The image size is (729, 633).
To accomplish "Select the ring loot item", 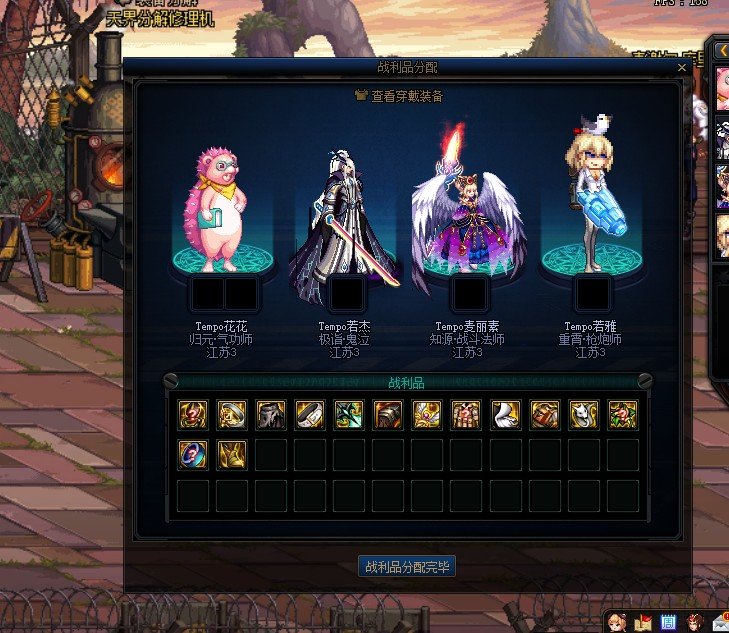I will pos(232,415).
